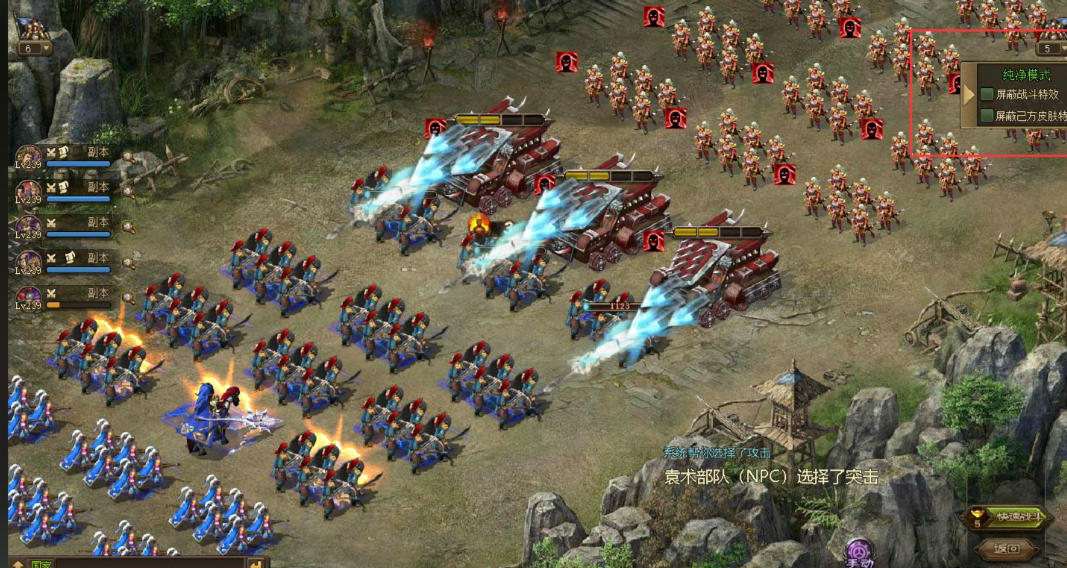Click the 返回 return button

[x=1005, y=548]
